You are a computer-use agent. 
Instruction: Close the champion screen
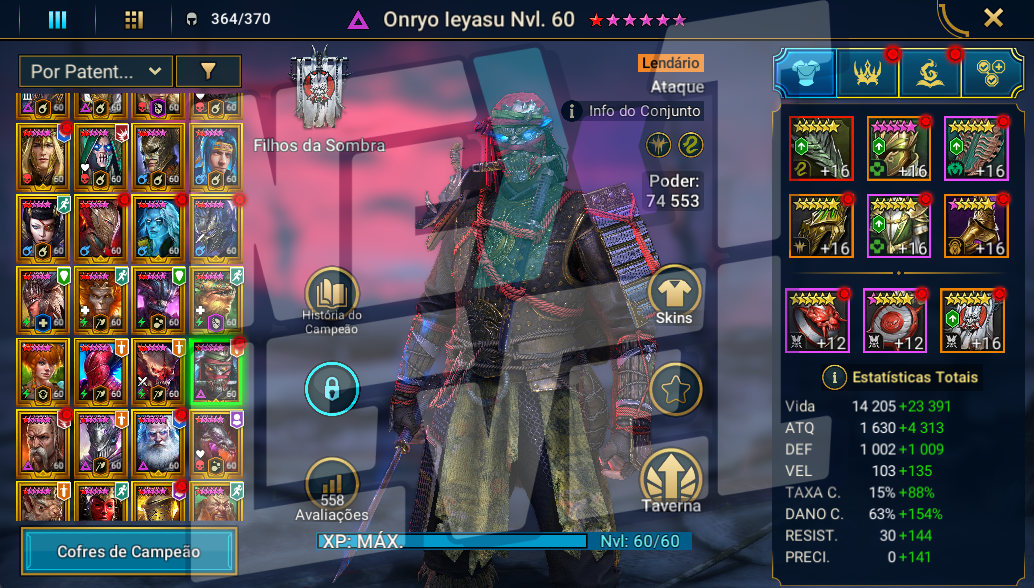[993, 18]
